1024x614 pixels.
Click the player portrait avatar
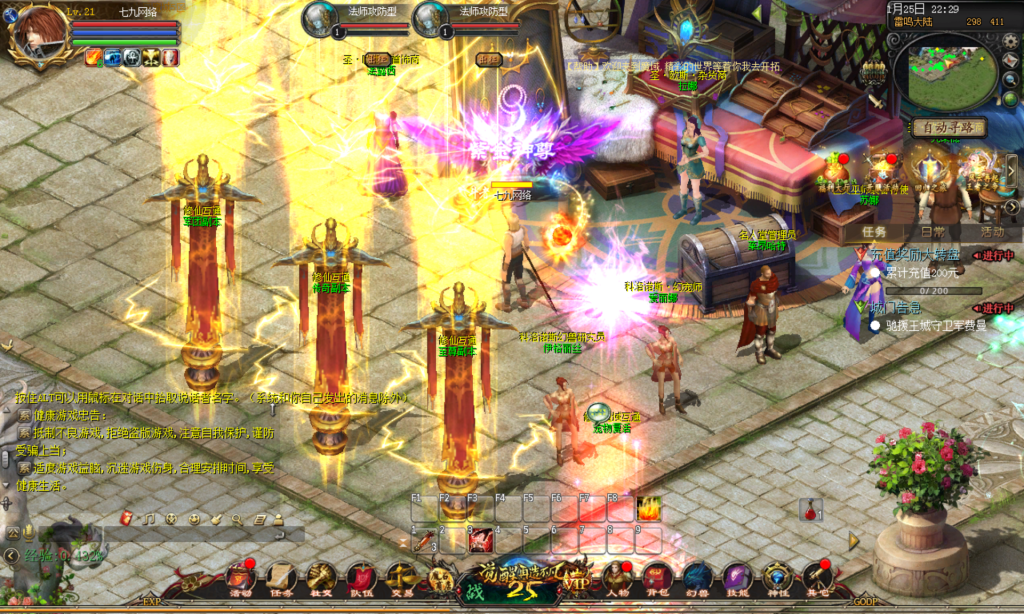click(x=36, y=35)
